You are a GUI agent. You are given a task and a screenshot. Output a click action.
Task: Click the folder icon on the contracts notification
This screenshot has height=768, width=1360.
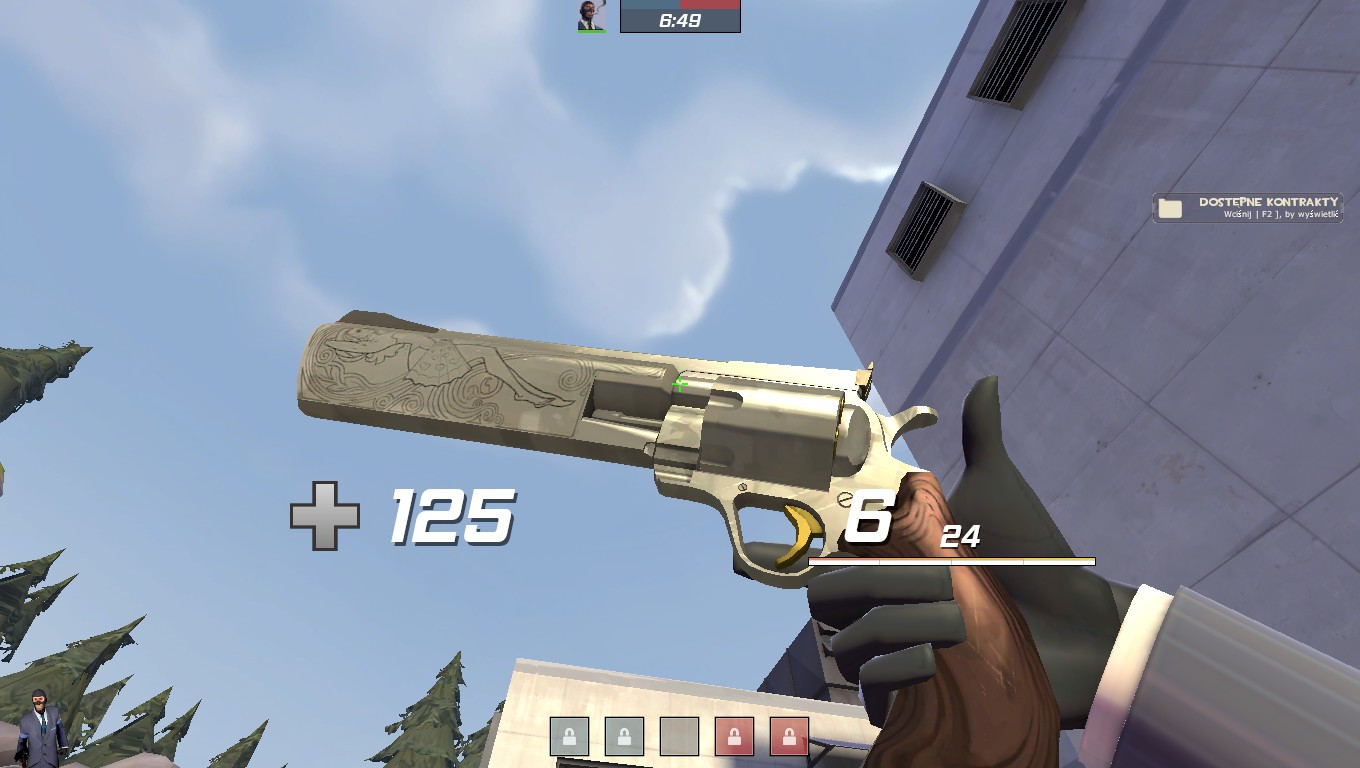pyautogui.click(x=1170, y=208)
